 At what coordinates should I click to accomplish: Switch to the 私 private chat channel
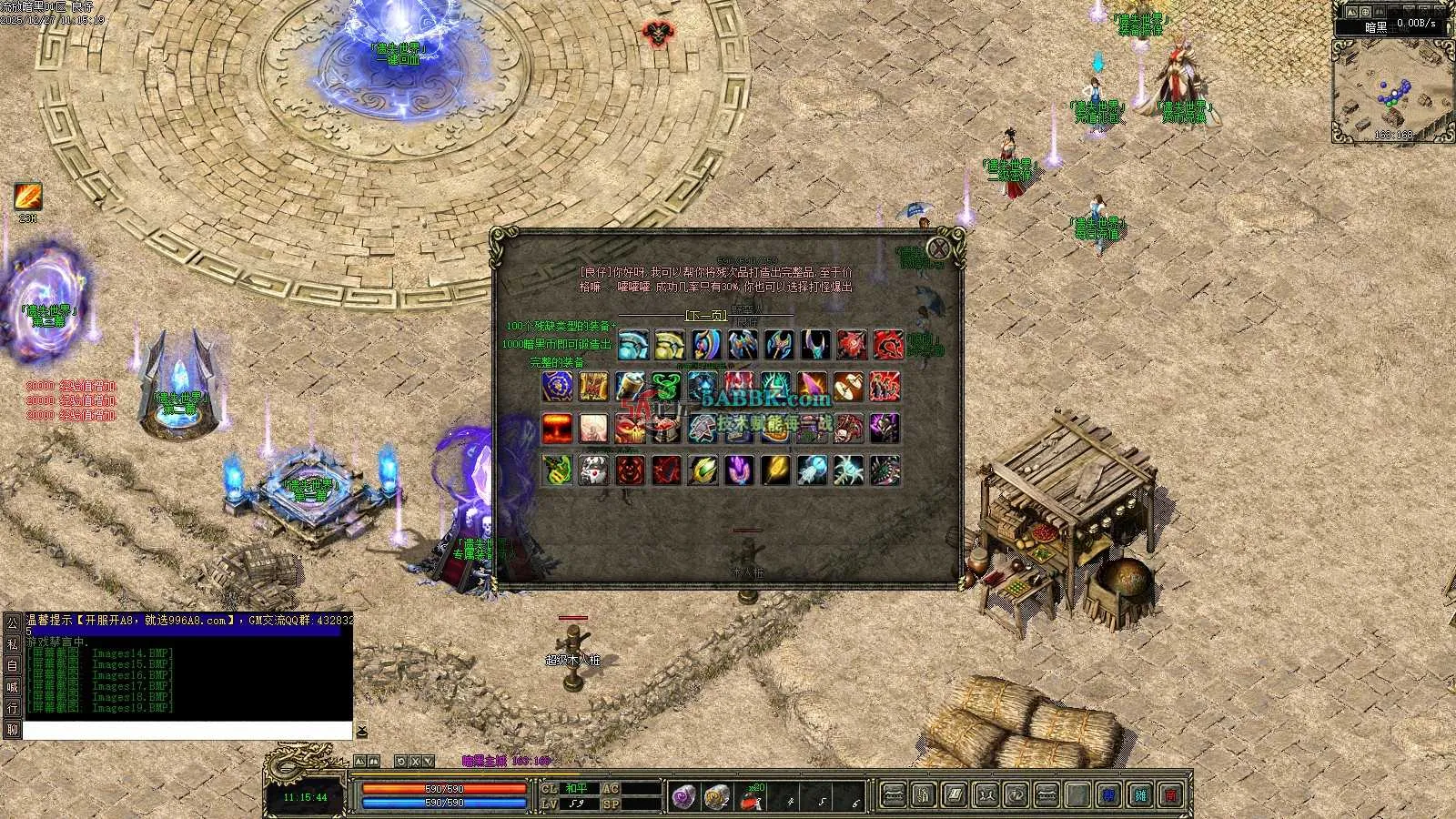point(13,644)
